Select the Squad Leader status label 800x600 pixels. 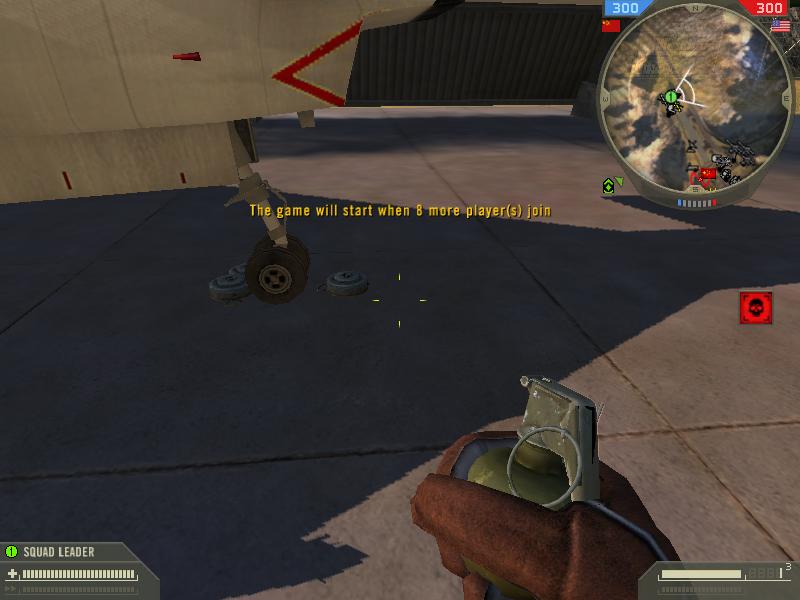click(58, 551)
